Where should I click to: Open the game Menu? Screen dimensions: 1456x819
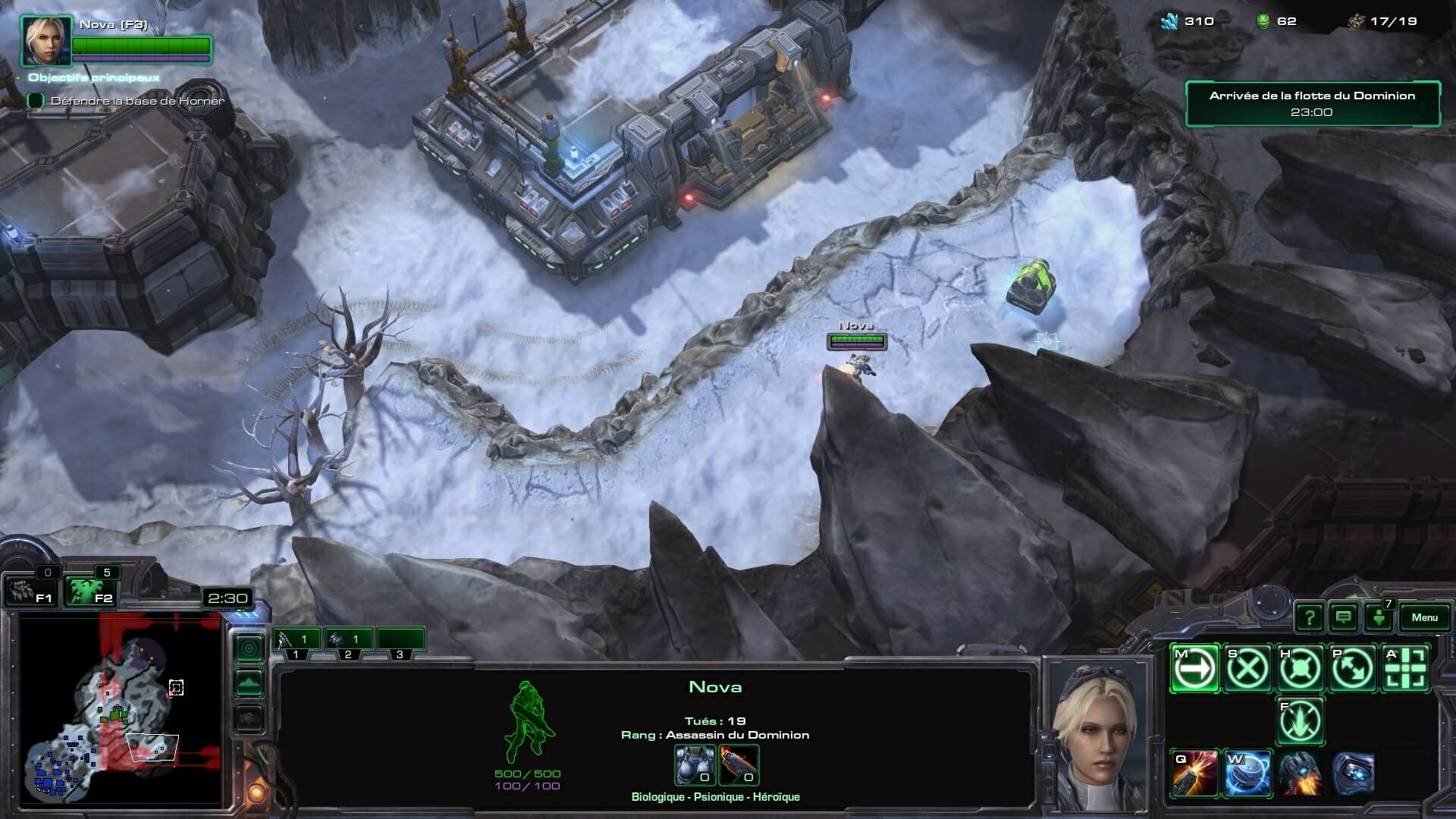pos(1423,617)
